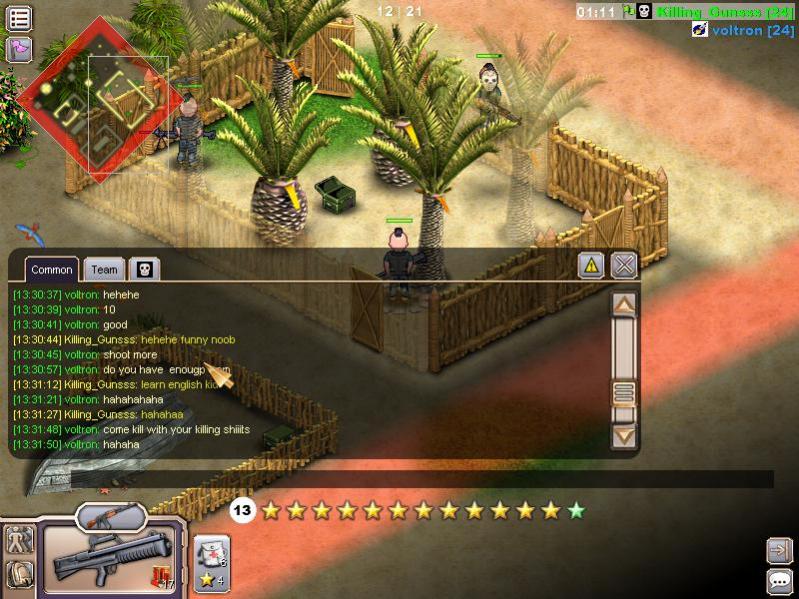Image resolution: width=799 pixels, height=599 pixels.
Task: Select the AK rifle secondary weapon
Action: 111,517
